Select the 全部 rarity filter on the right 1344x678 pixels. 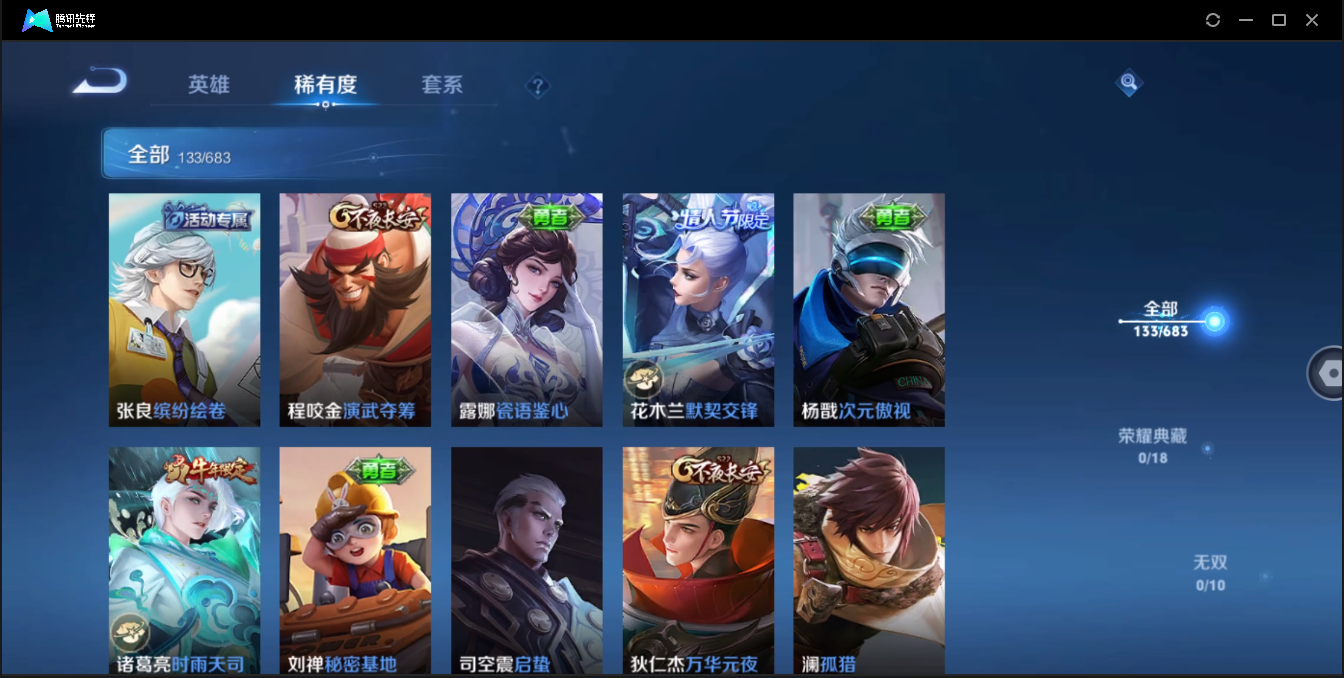click(1162, 318)
